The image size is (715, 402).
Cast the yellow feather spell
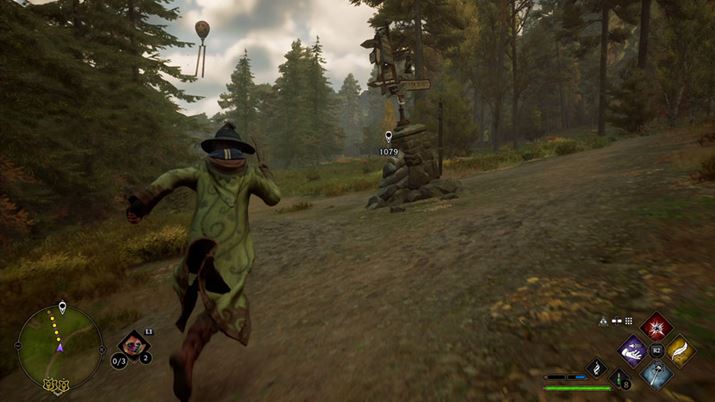point(681,350)
